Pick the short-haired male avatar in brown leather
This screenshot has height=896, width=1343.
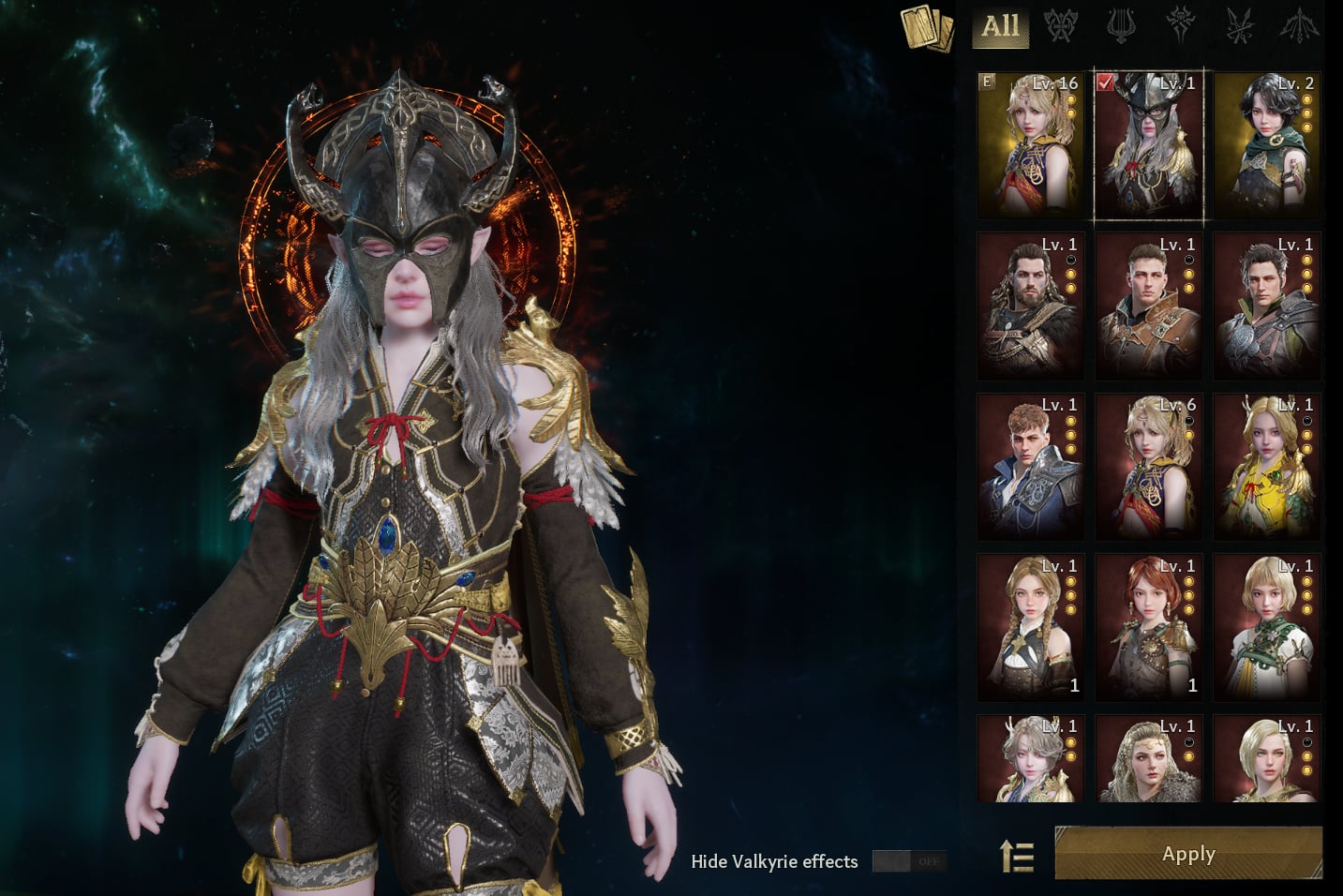1149,306
